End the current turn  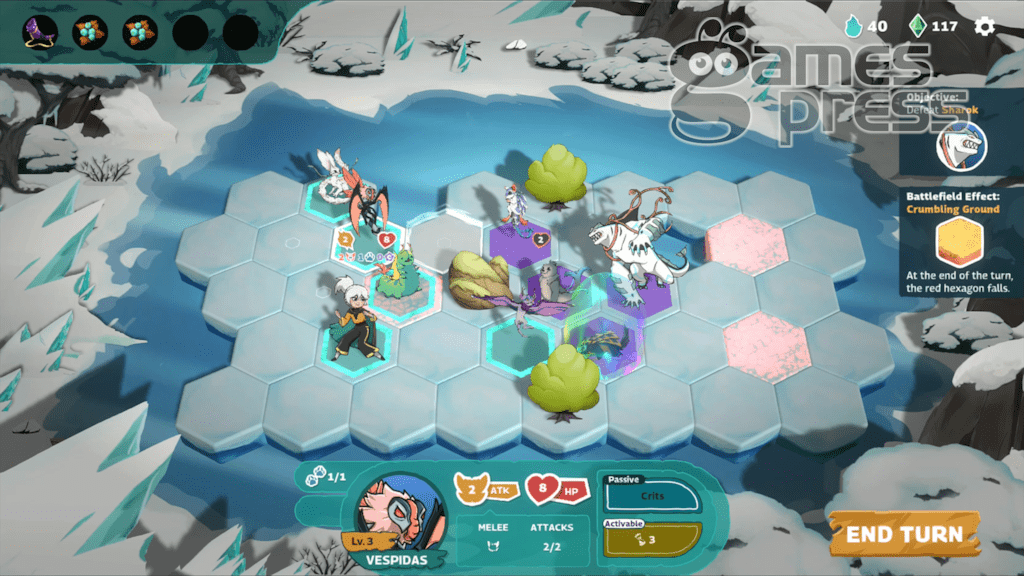[904, 534]
